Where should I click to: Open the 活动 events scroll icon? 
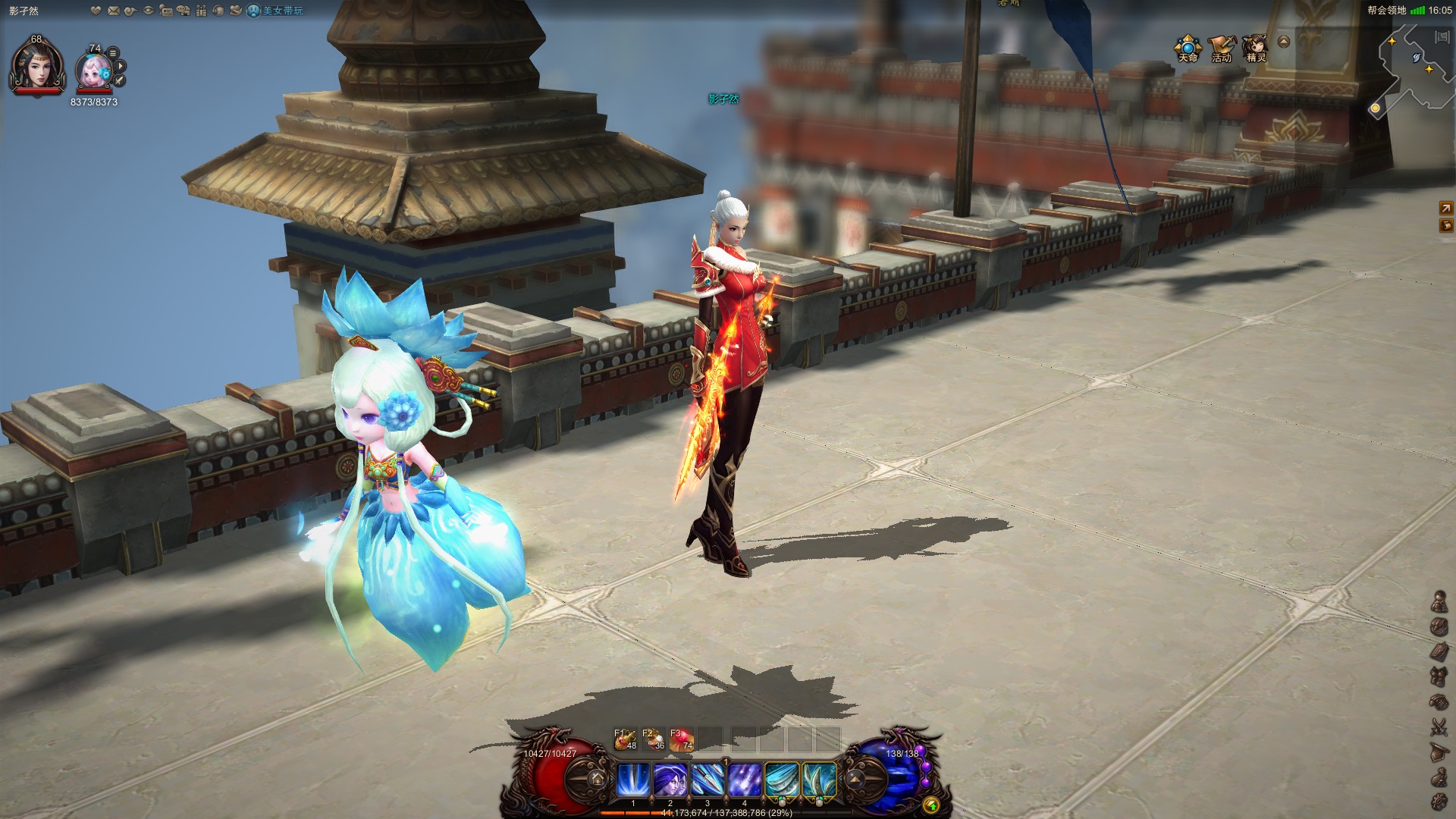(x=1221, y=47)
